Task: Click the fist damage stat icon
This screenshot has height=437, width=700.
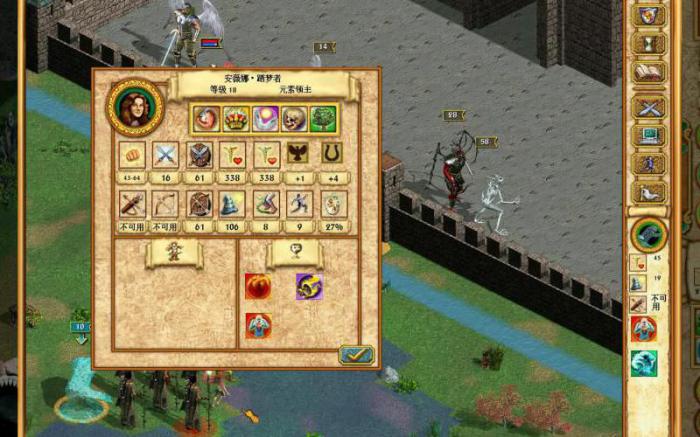Action: point(132,154)
